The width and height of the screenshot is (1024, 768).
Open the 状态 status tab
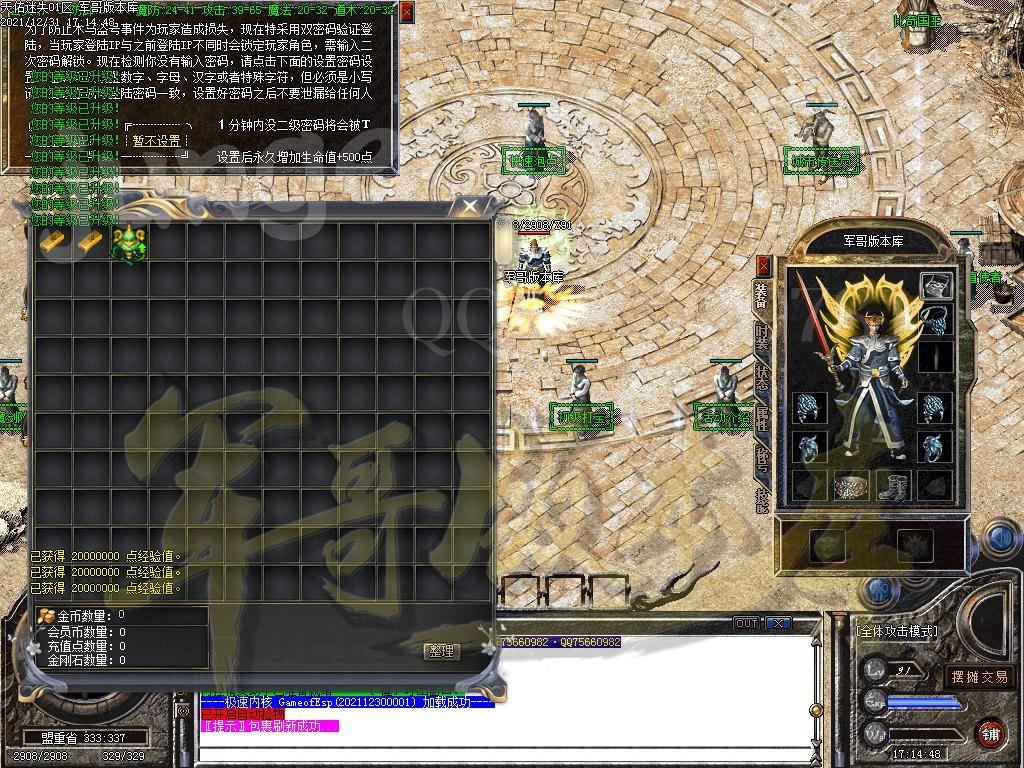coord(763,380)
